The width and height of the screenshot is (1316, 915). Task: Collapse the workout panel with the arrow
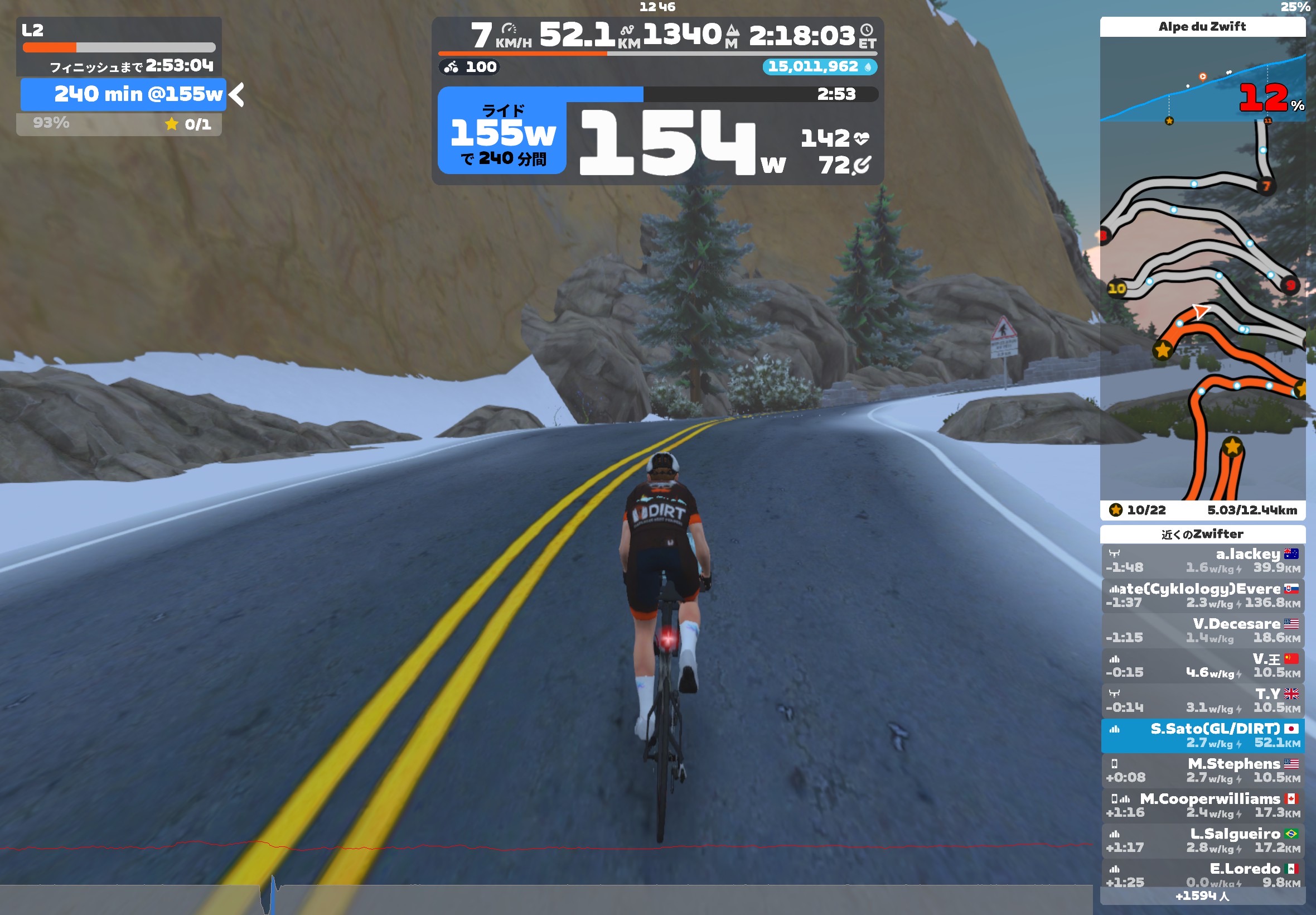coord(237,95)
